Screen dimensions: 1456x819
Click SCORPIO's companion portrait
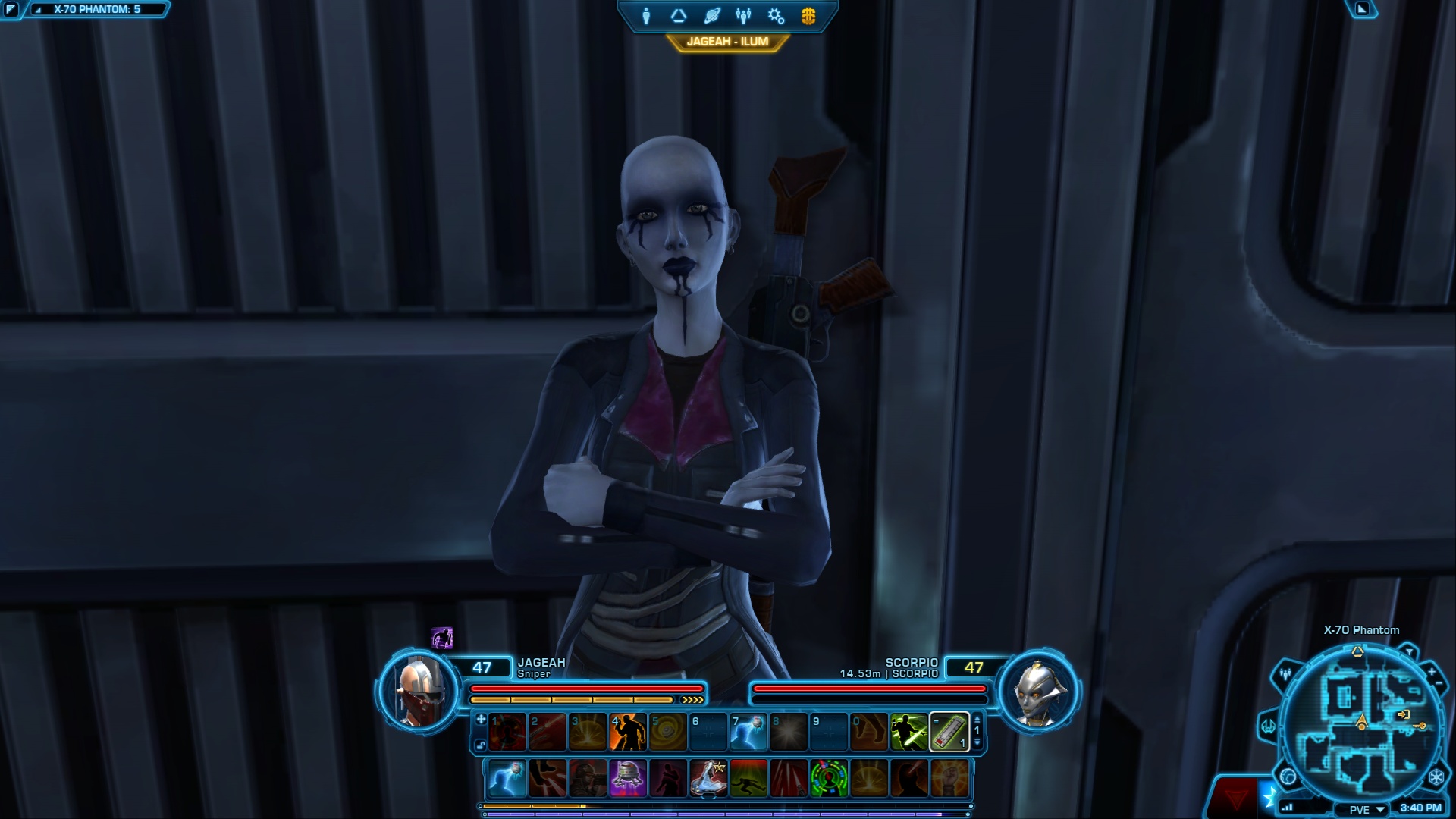click(1037, 691)
